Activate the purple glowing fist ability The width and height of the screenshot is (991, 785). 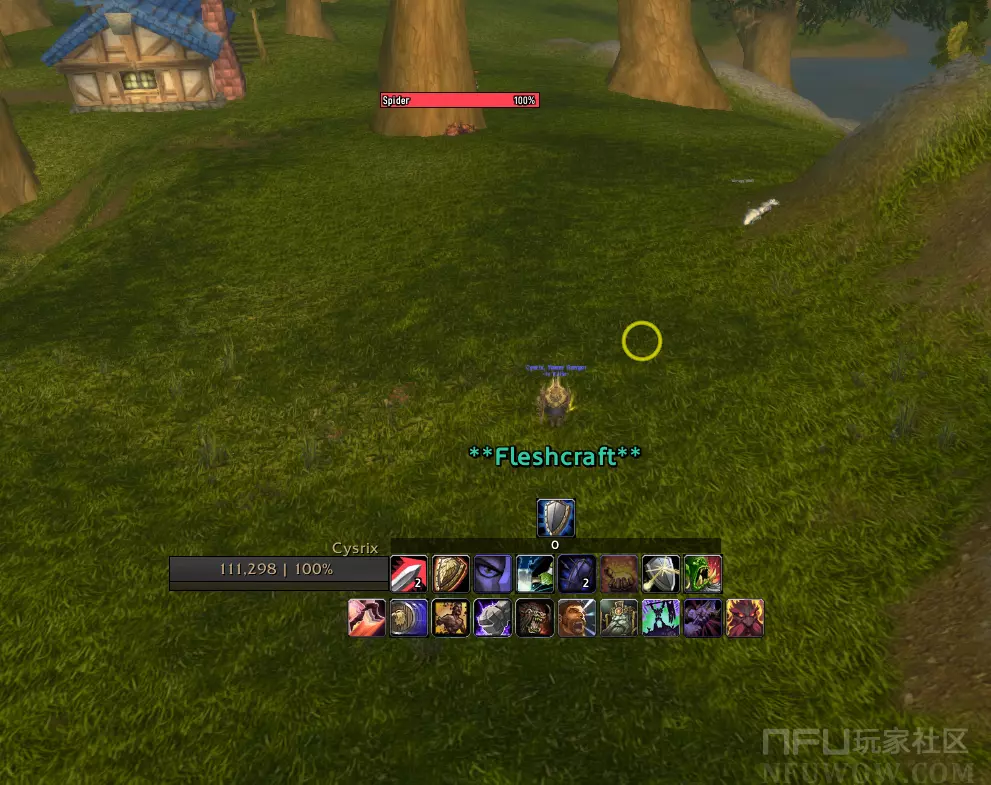[x=493, y=618]
